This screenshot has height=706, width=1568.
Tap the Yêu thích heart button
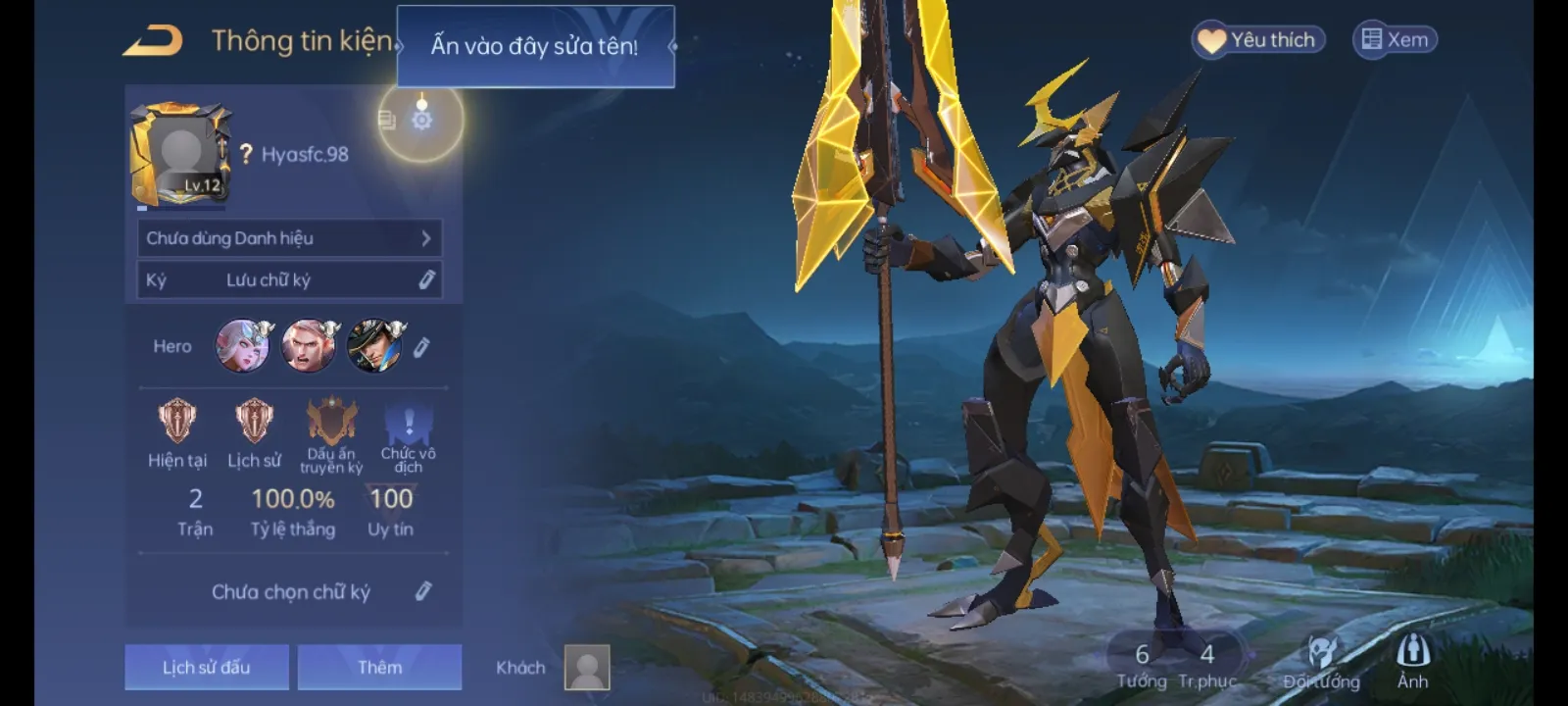(1259, 40)
